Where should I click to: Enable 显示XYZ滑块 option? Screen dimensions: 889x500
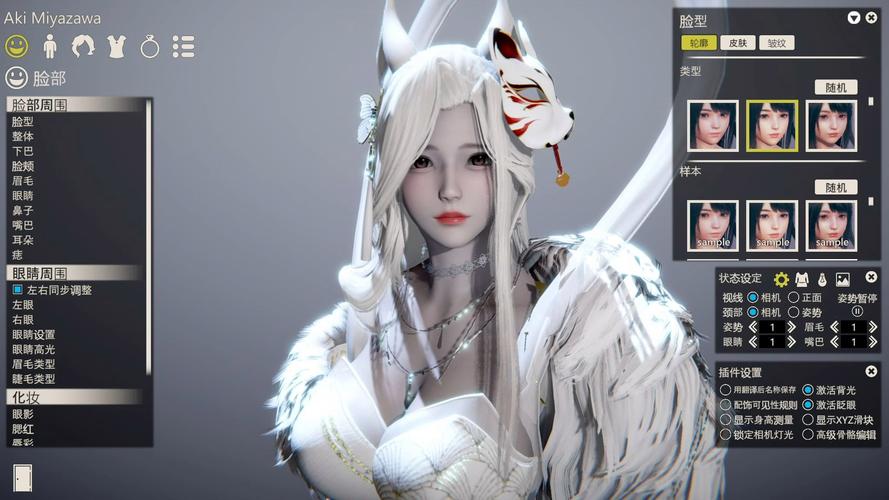[808, 420]
